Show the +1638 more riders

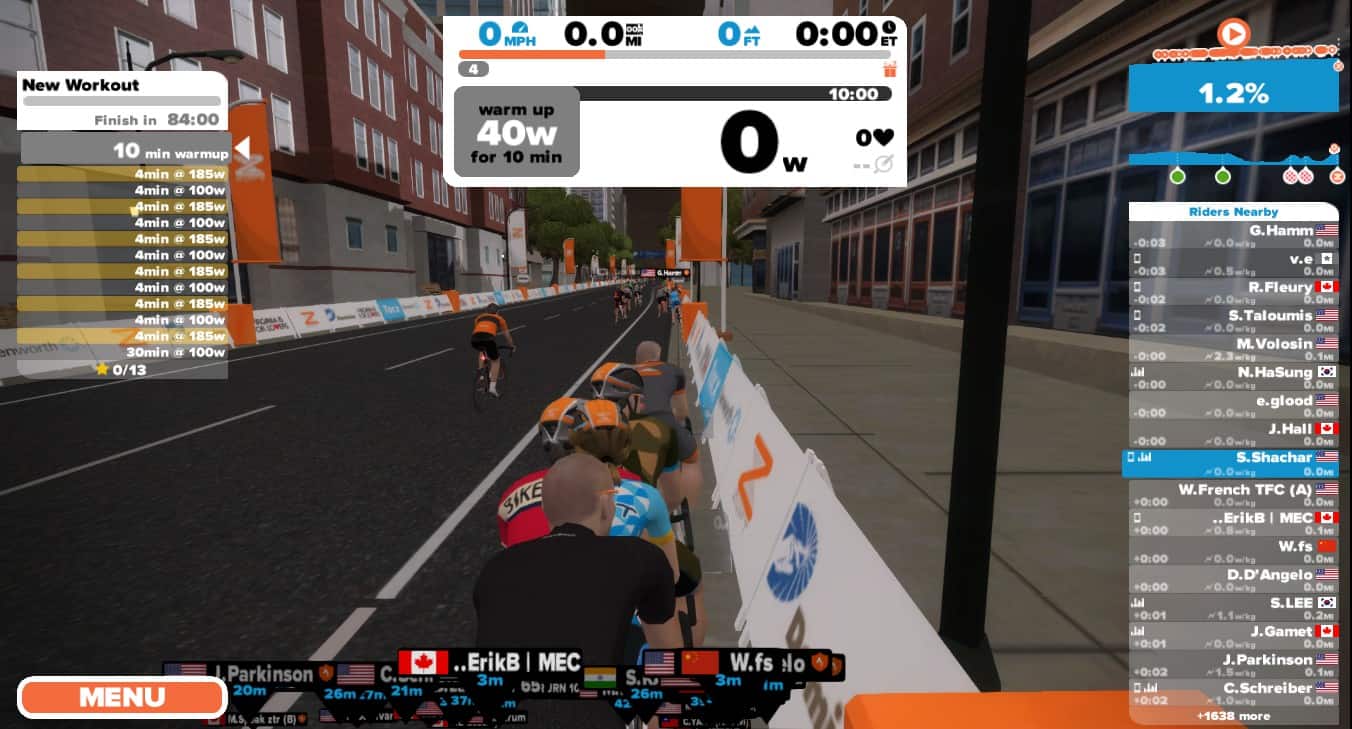coord(1233,716)
